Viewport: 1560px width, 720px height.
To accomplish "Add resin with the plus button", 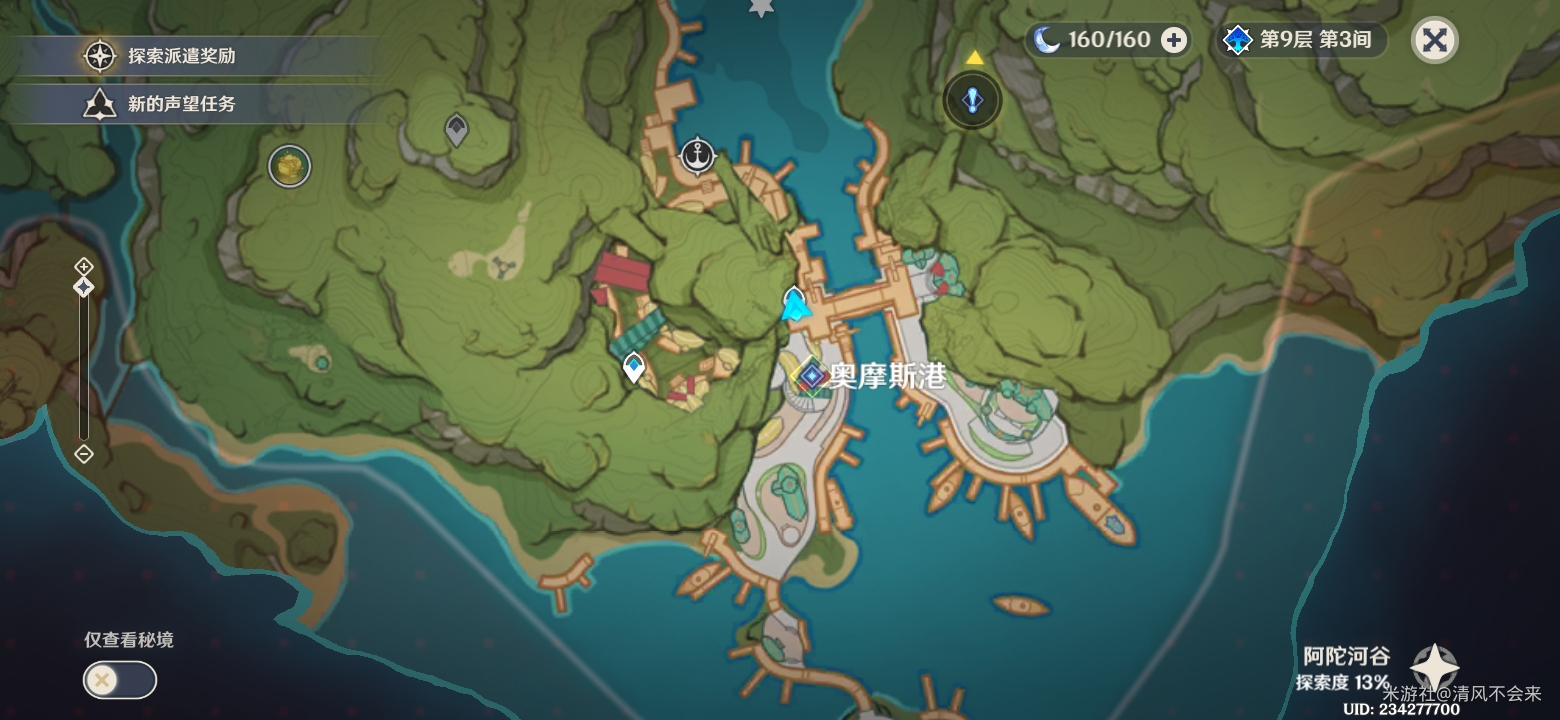I will coord(1174,40).
